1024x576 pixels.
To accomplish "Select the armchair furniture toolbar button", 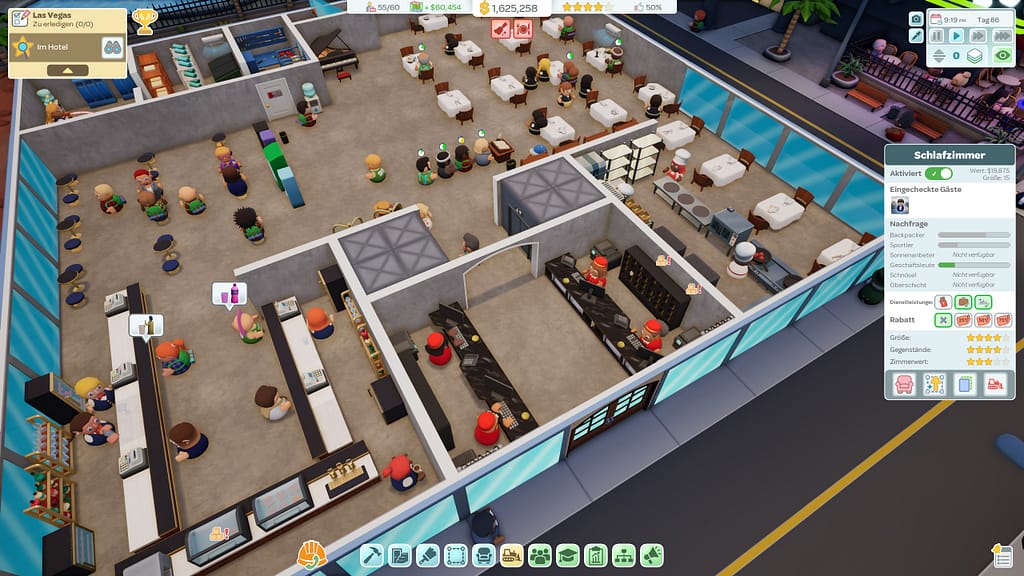I will tap(484, 554).
